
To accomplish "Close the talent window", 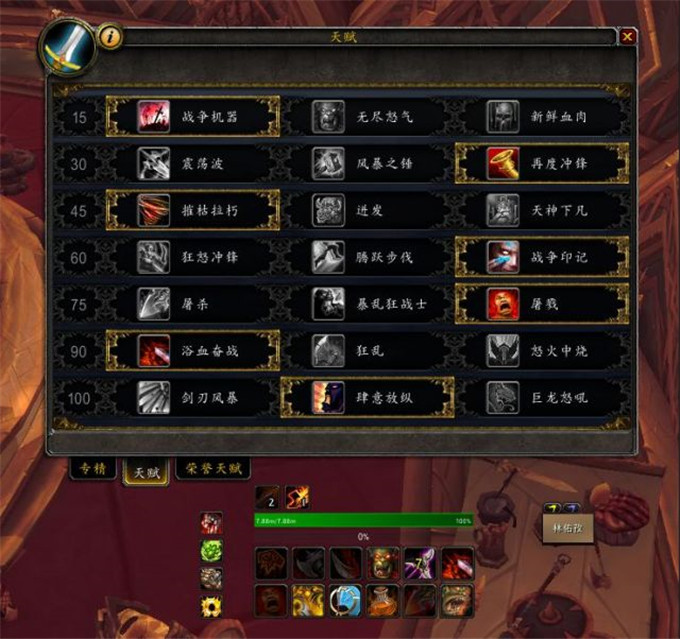I will 627,37.
